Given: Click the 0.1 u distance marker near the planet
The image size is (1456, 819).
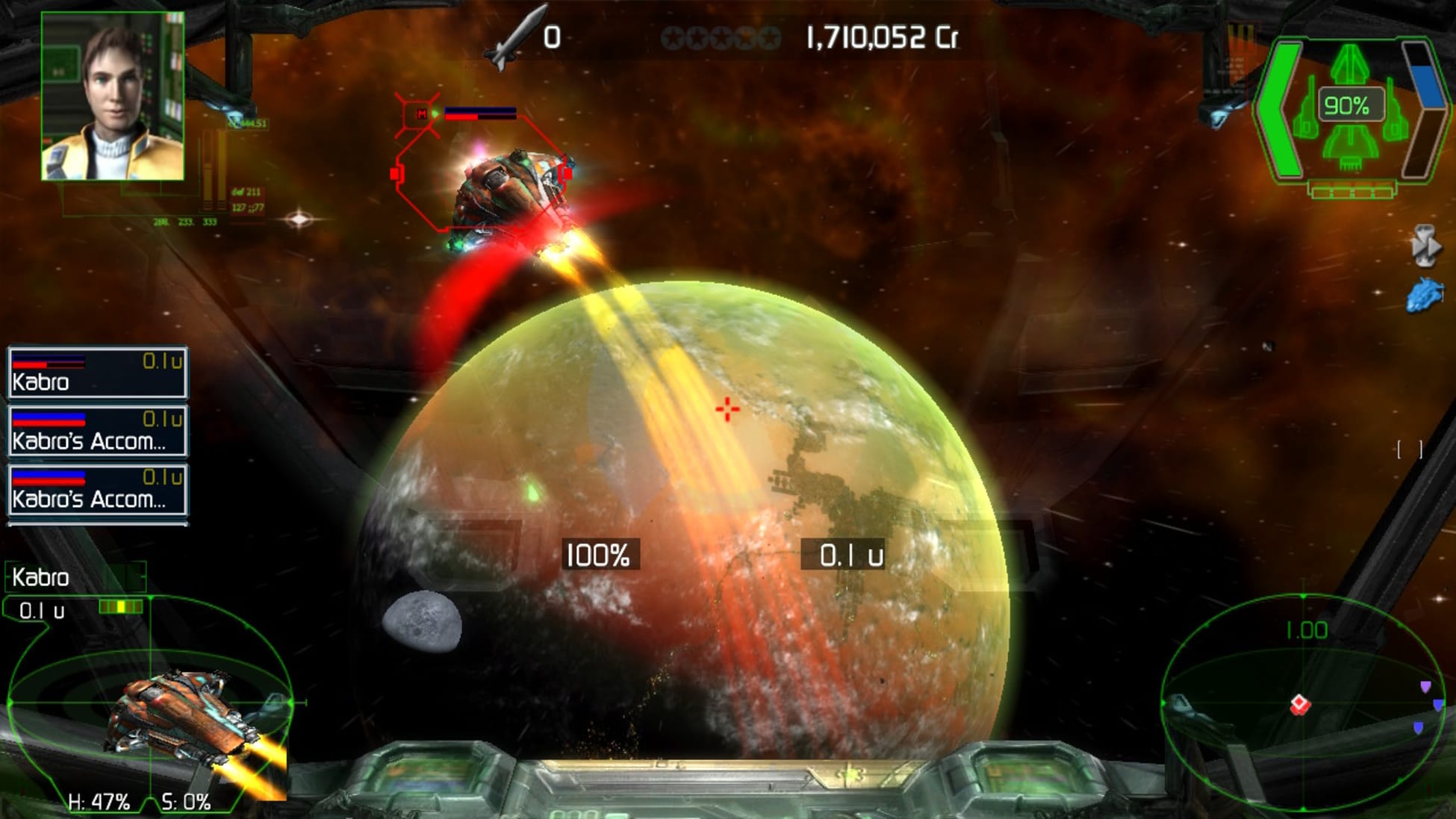Looking at the screenshot, I should tap(853, 554).
